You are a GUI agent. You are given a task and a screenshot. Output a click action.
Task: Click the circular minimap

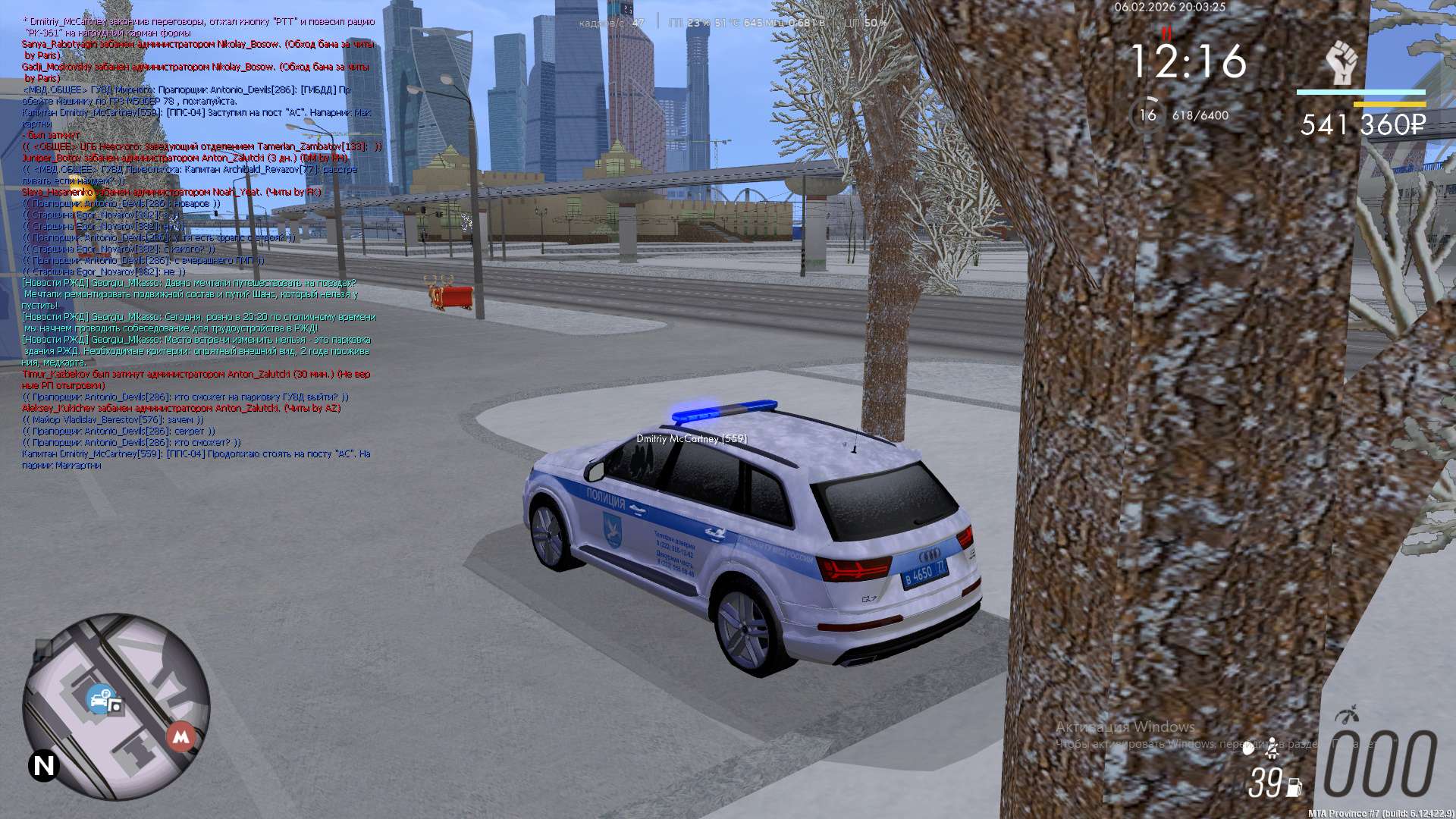coord(116,707)
